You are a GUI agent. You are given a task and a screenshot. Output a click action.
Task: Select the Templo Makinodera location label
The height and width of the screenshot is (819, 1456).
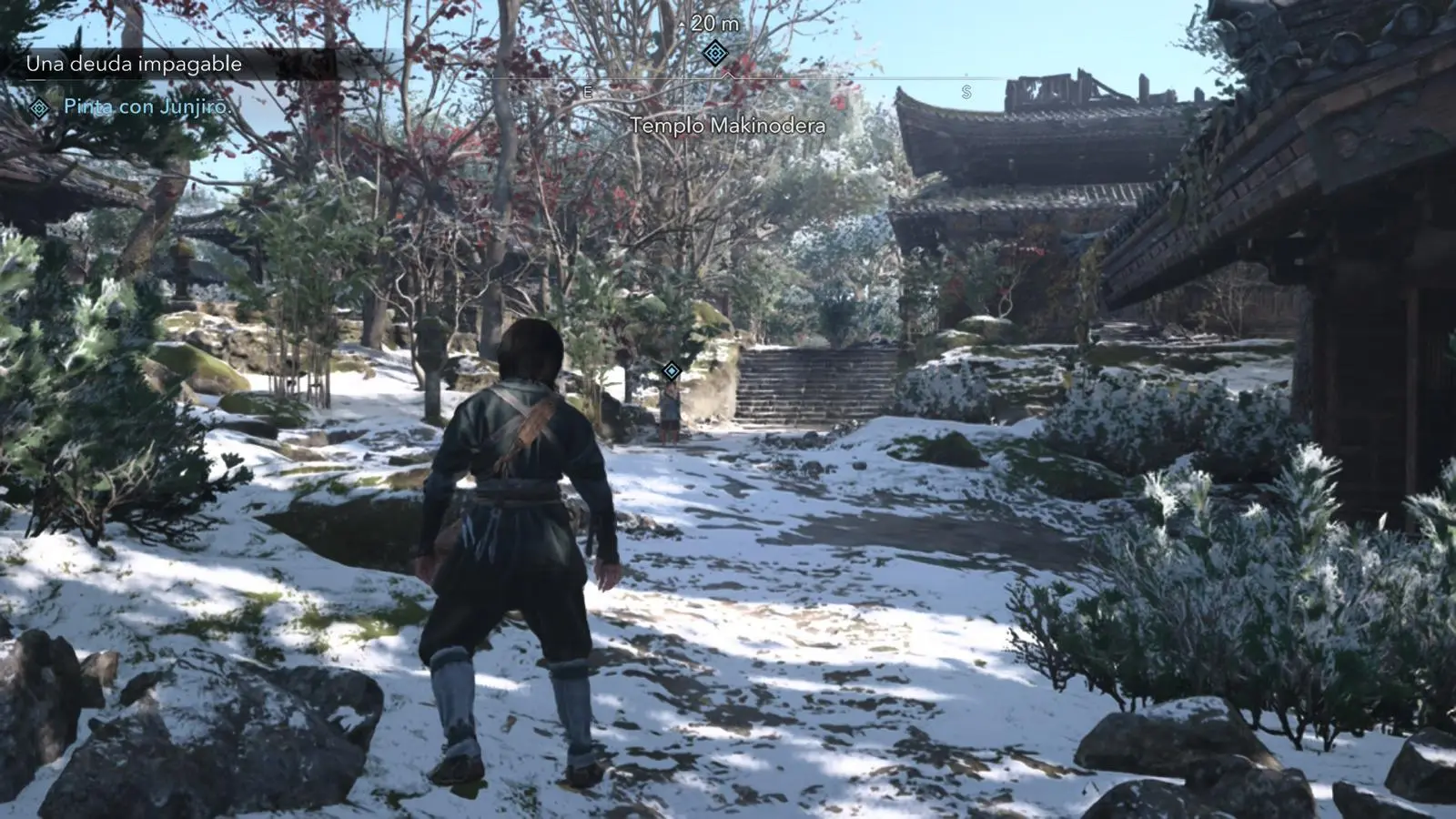click(x=728, y=126)
